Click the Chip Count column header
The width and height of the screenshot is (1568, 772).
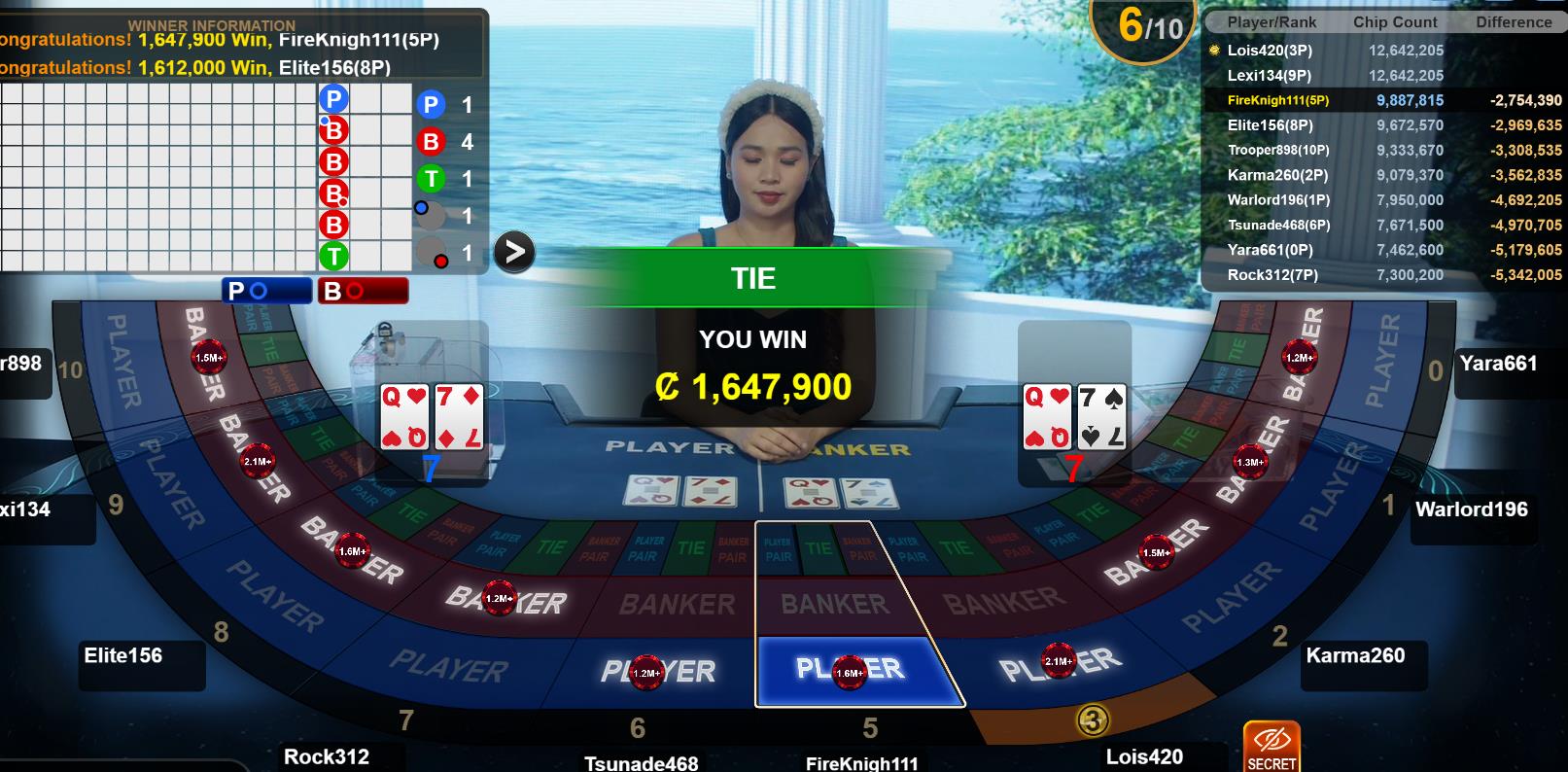1395,22
